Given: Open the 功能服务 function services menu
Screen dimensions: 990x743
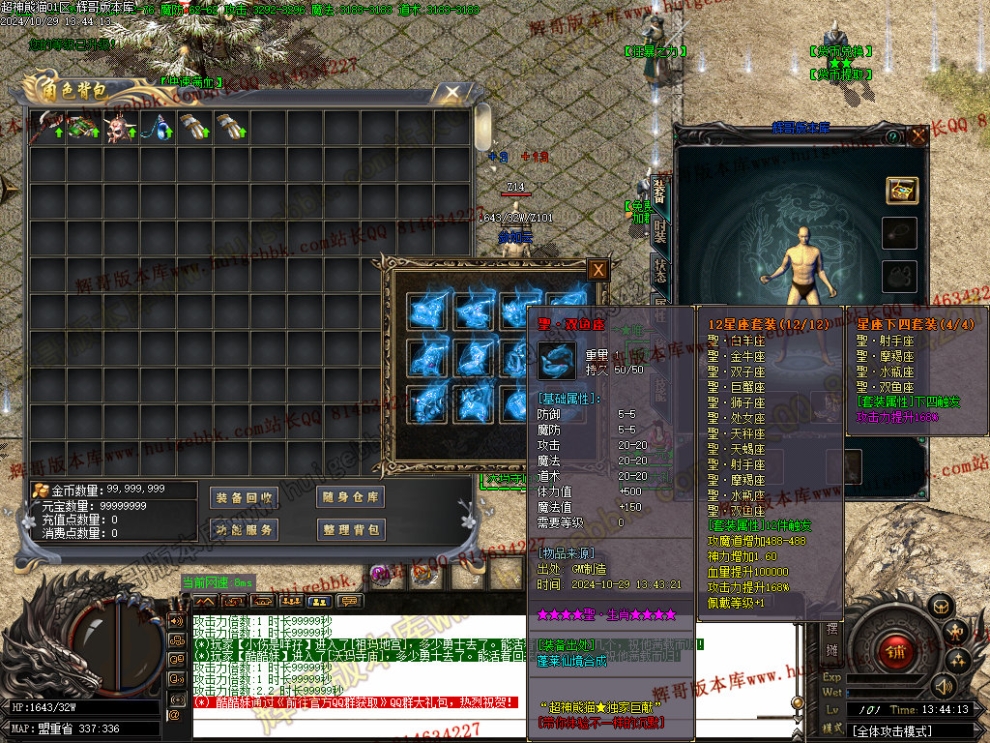Looking at the screenshot, I should coord(244,529).
